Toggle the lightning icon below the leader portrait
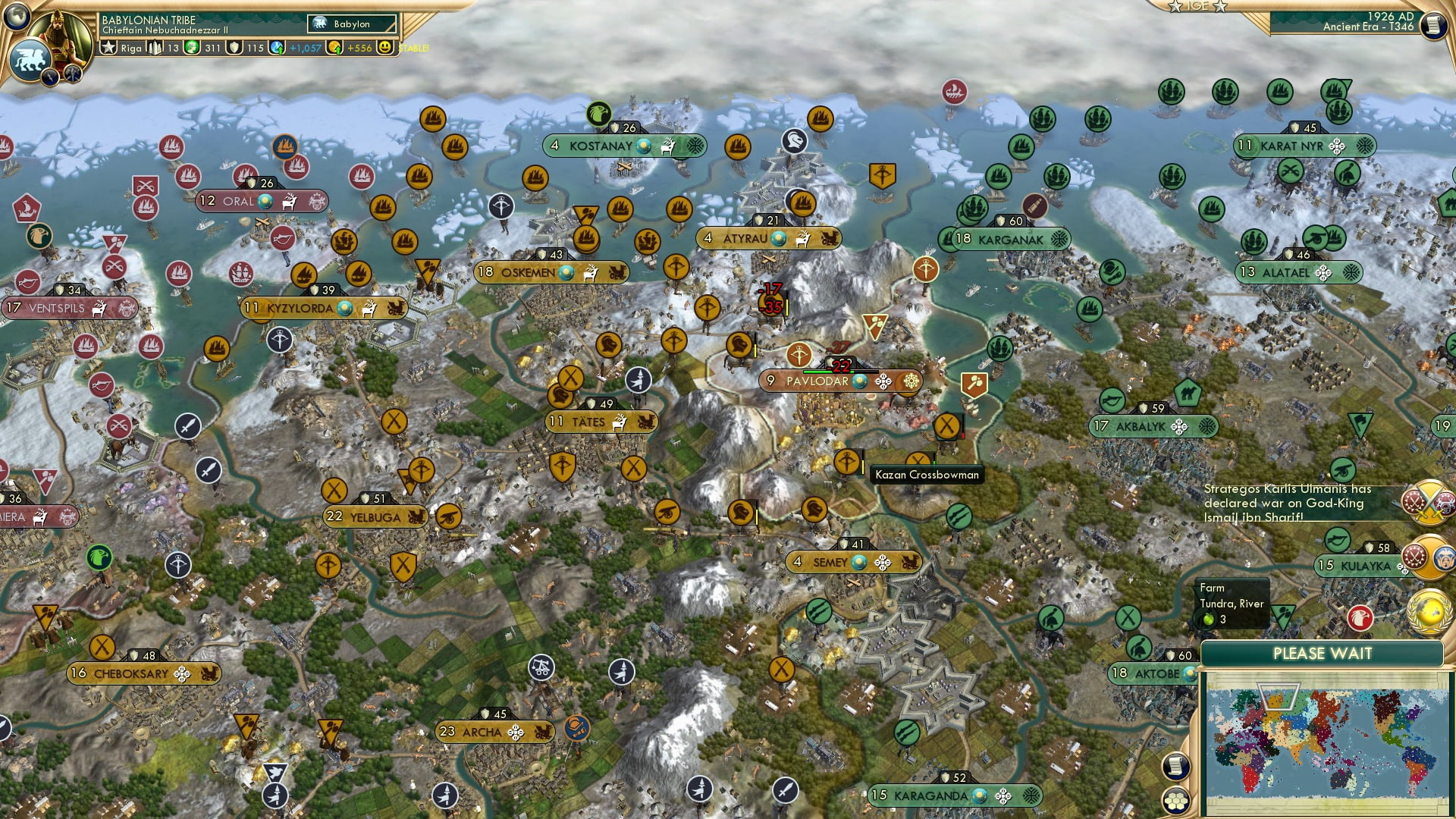The height and width of the screenshot is (819, 1456). point(49,77)
